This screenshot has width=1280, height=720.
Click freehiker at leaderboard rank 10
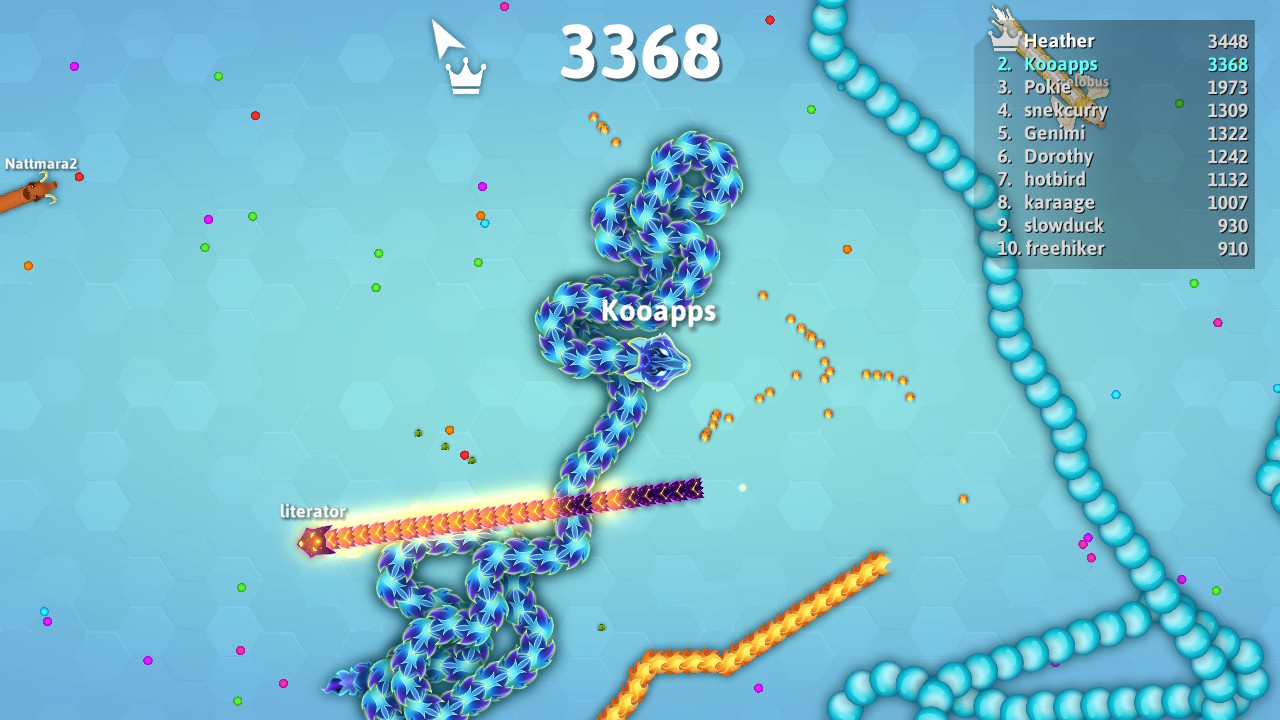pyautogui.click(x=1065, y=248)
